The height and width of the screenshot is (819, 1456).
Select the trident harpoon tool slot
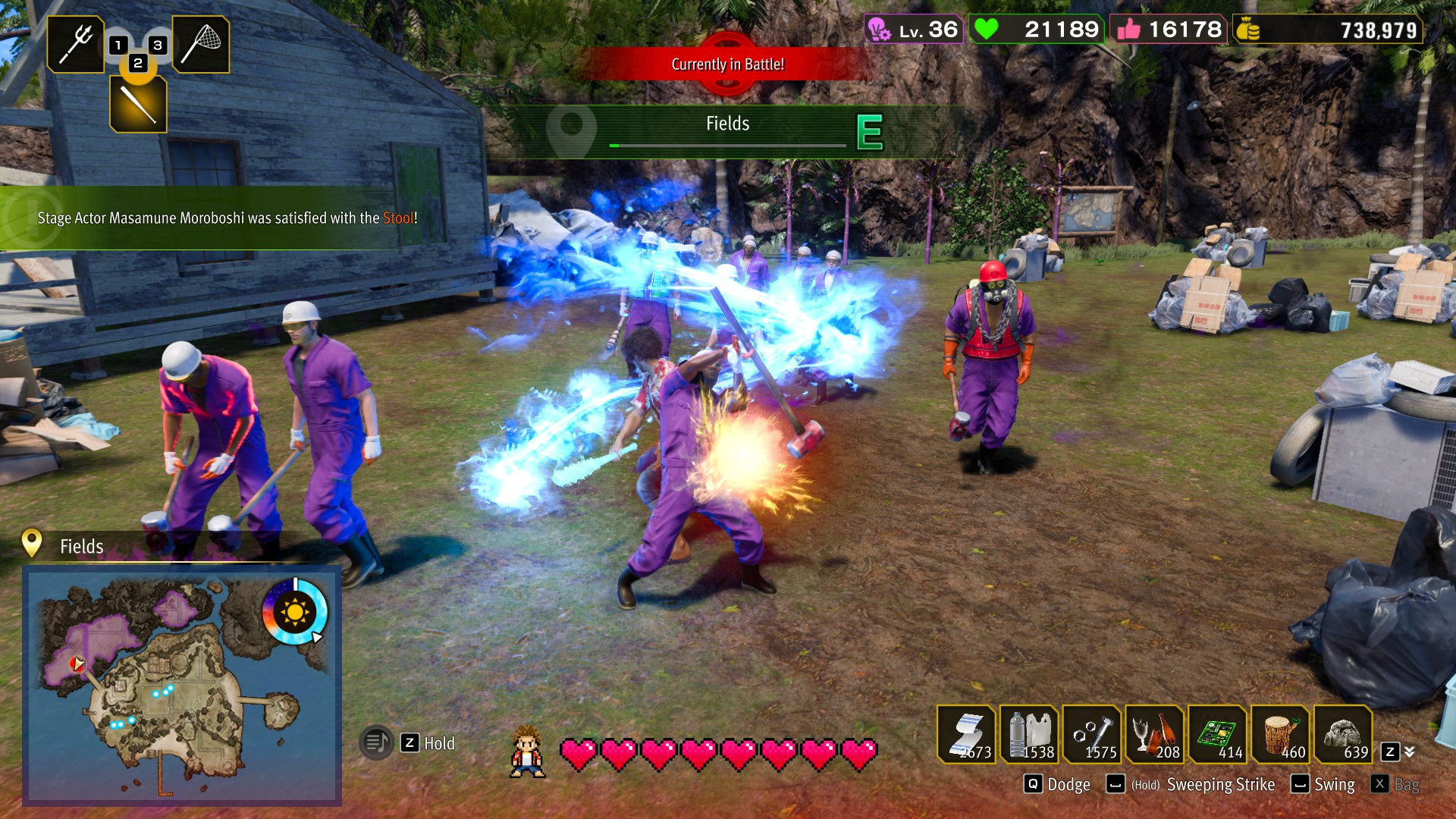(x=76, y=44)
